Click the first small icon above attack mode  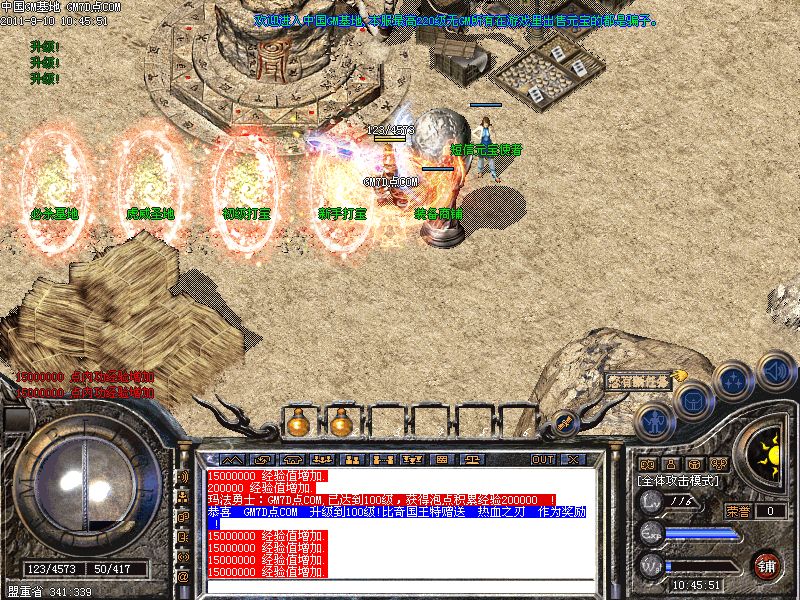[647, 464]
